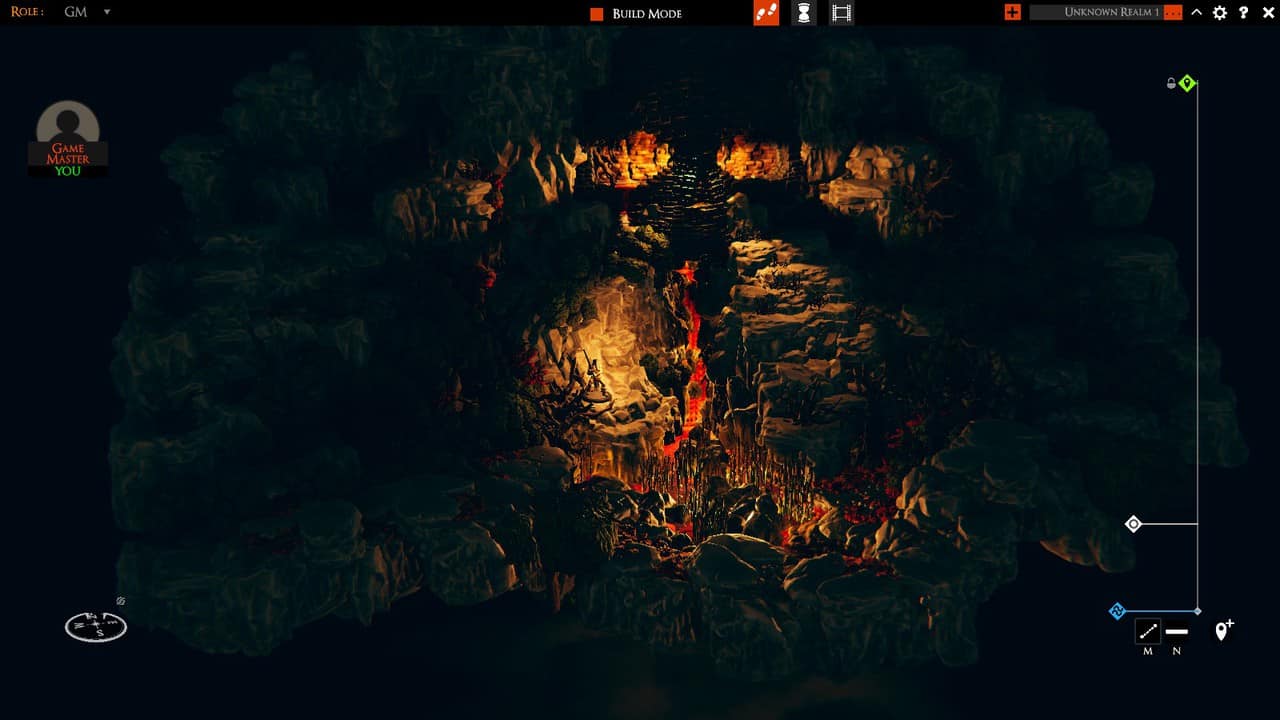Add a new map marker with the pin icon

[1222, 632]
